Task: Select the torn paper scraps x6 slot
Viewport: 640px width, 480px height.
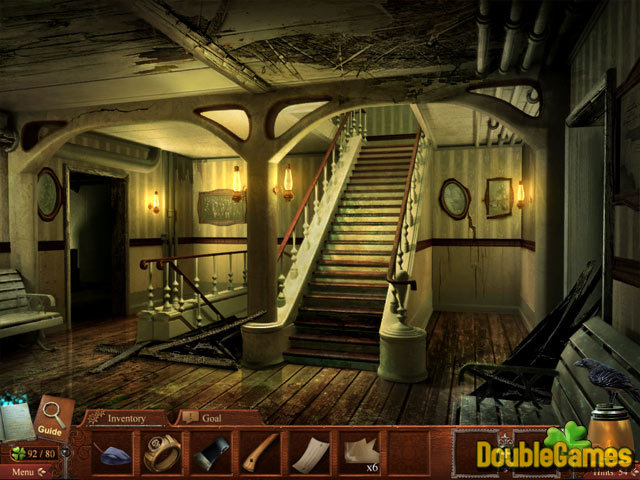Action: [x=358, y=452]
